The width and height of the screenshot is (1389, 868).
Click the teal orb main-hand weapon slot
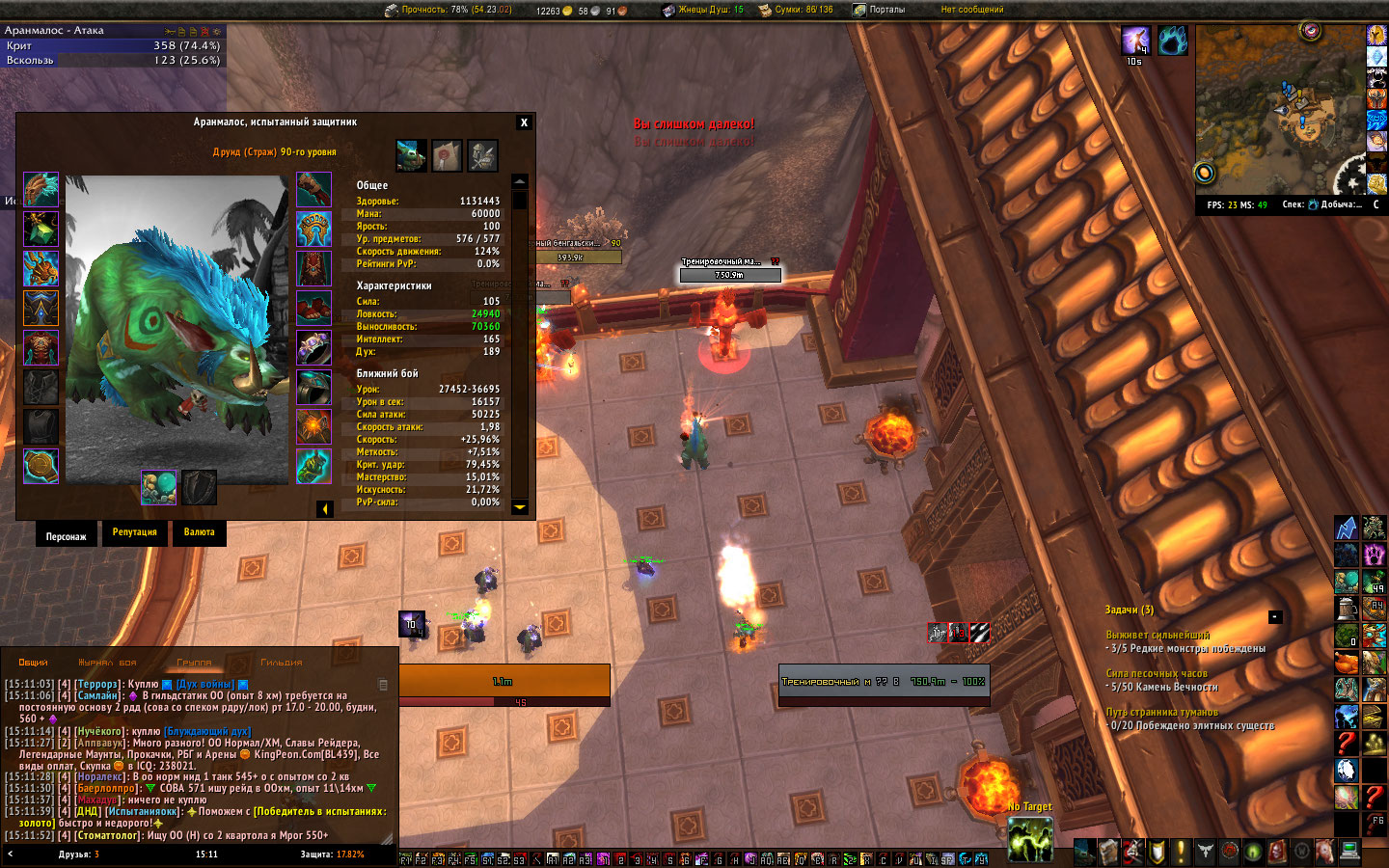coord(158,487)
